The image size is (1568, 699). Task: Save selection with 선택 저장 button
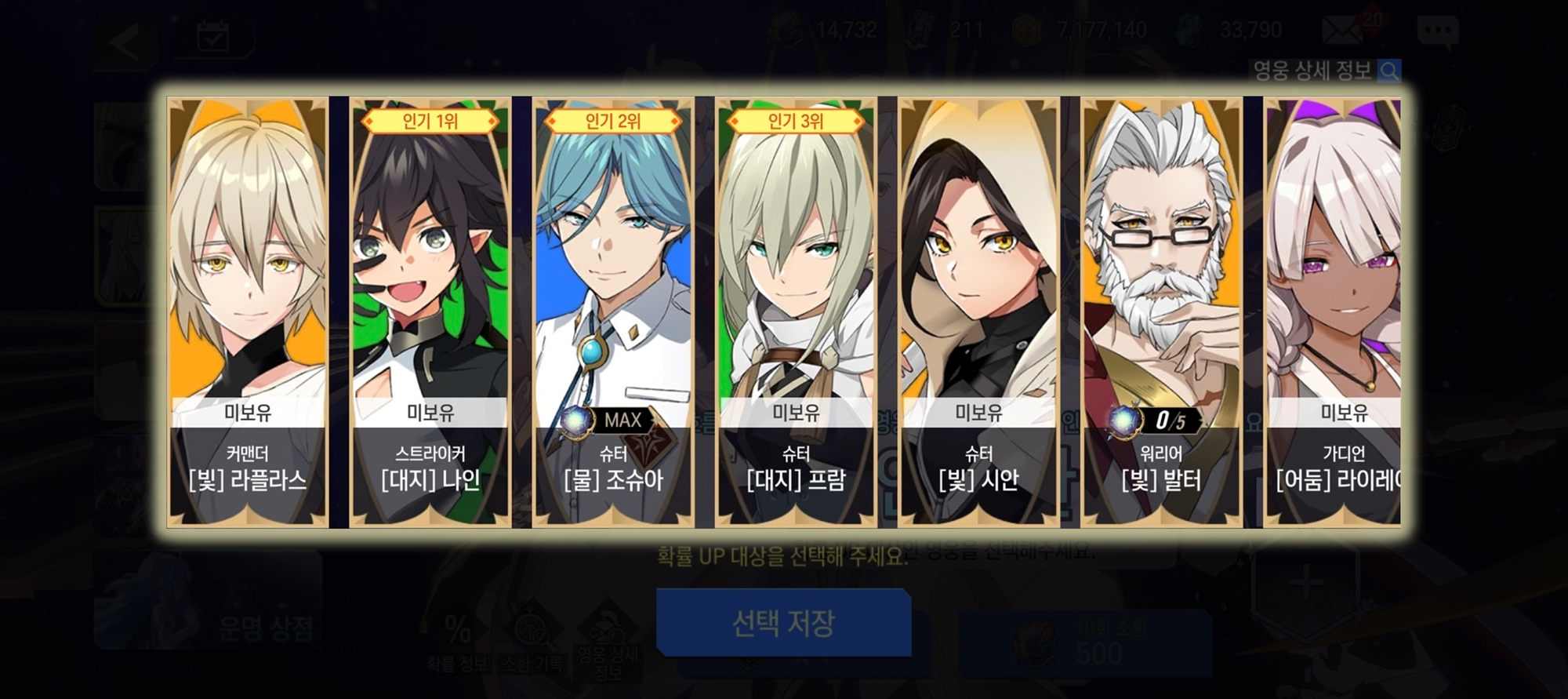click(783, 623)
